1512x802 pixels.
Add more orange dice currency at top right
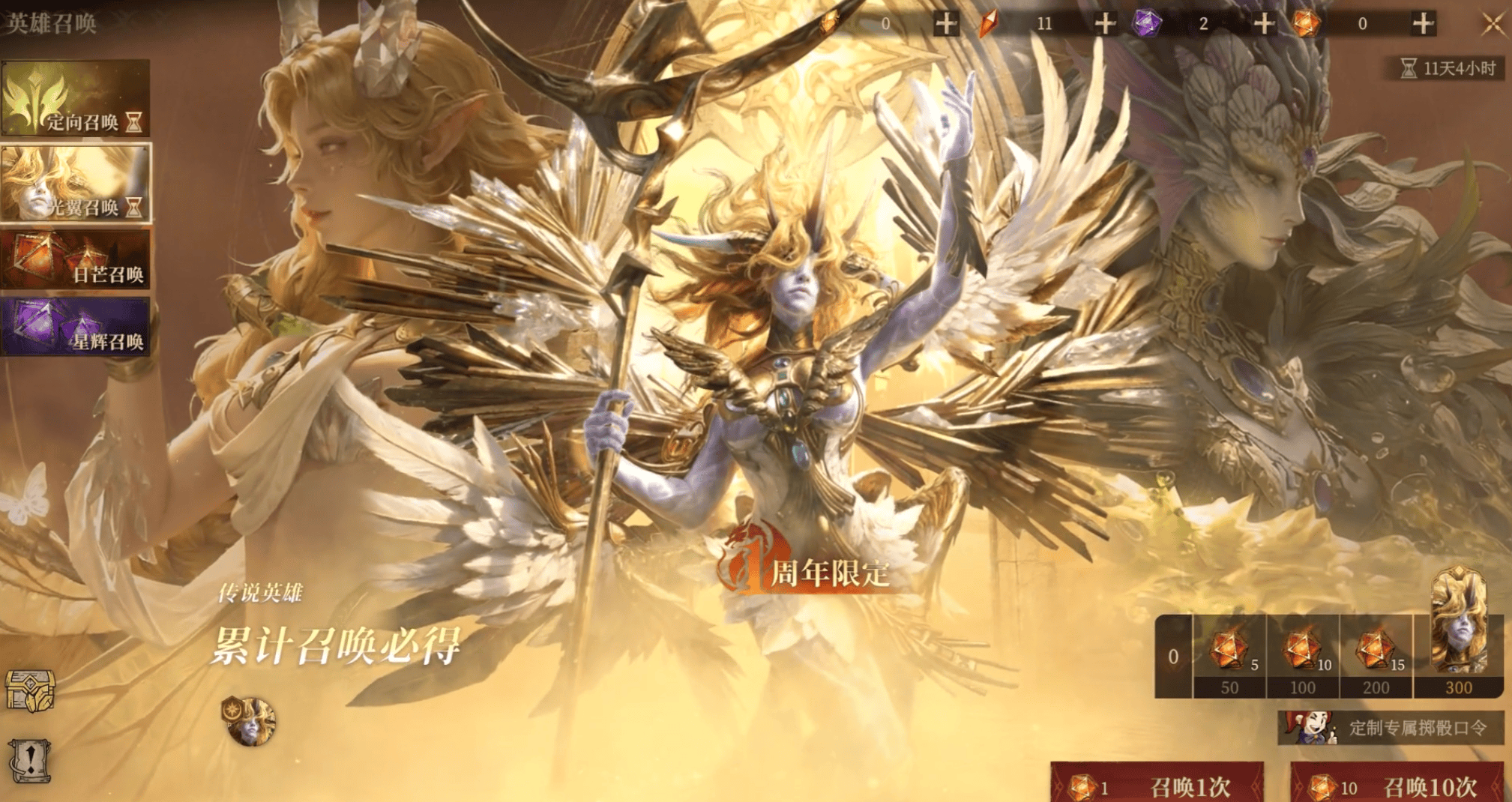[x=1423, y=24]
